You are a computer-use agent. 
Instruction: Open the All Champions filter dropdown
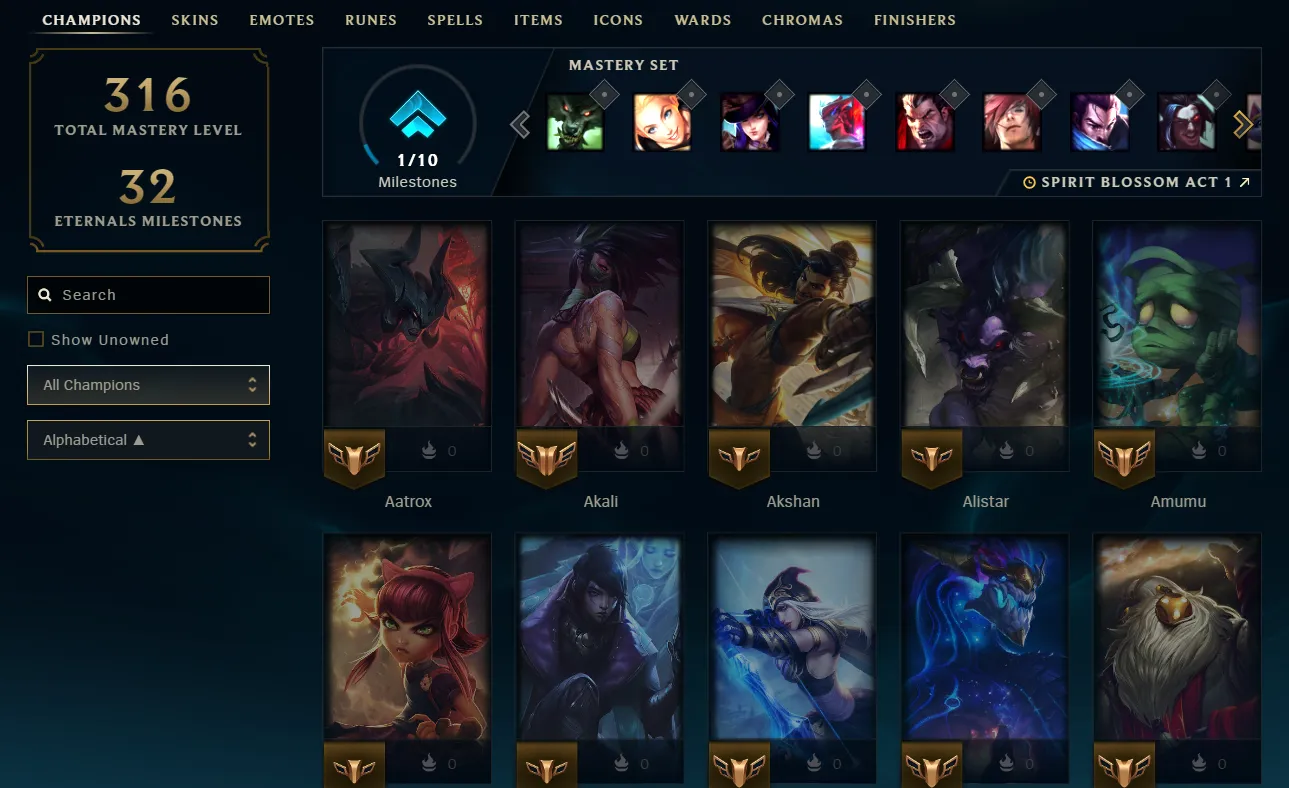click(148, 384)
